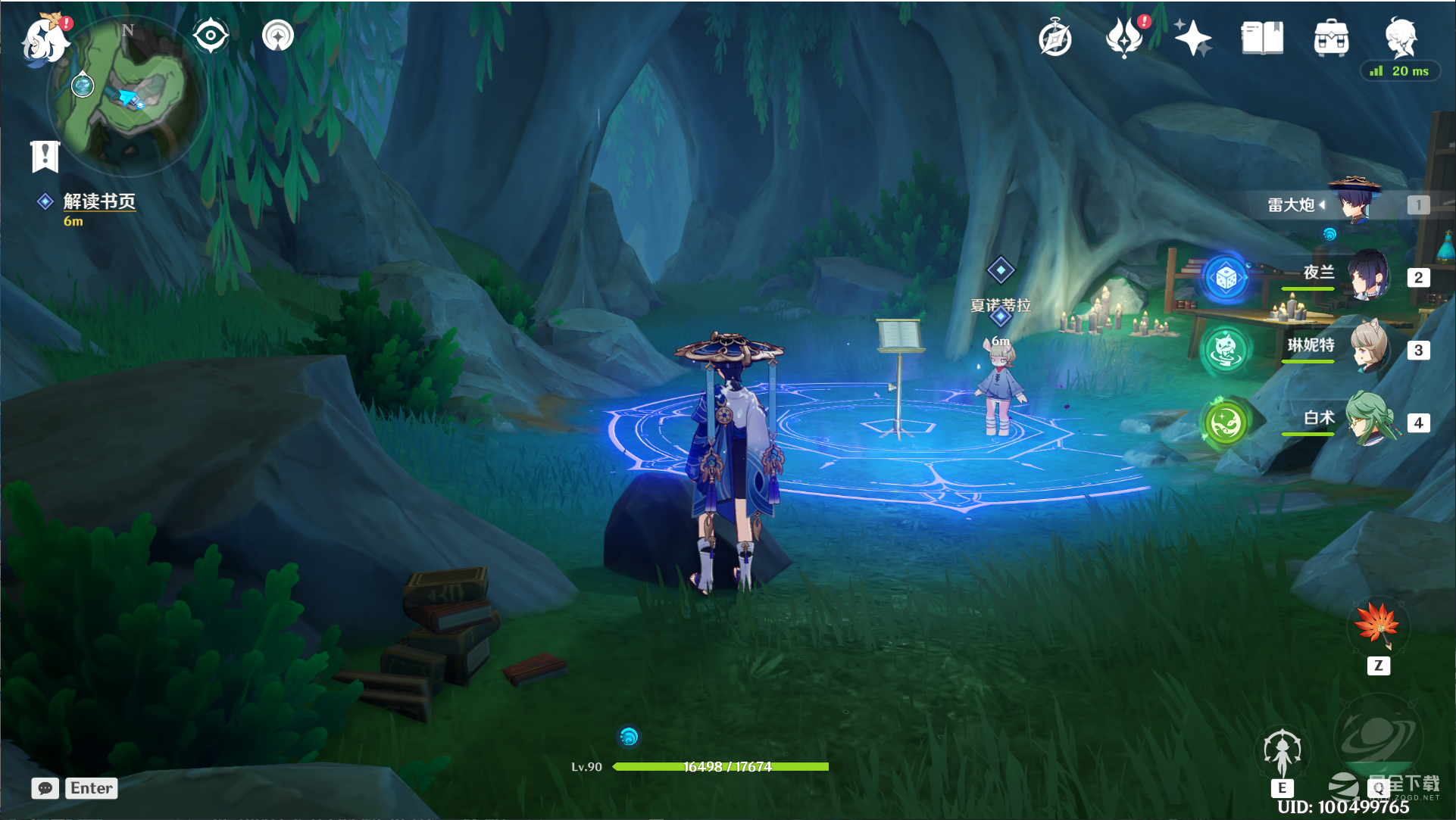Image resolution: width=1456 pixels, height=820 pixels.
Task: Open the circular minimap
Action: [x=129, y=95]
